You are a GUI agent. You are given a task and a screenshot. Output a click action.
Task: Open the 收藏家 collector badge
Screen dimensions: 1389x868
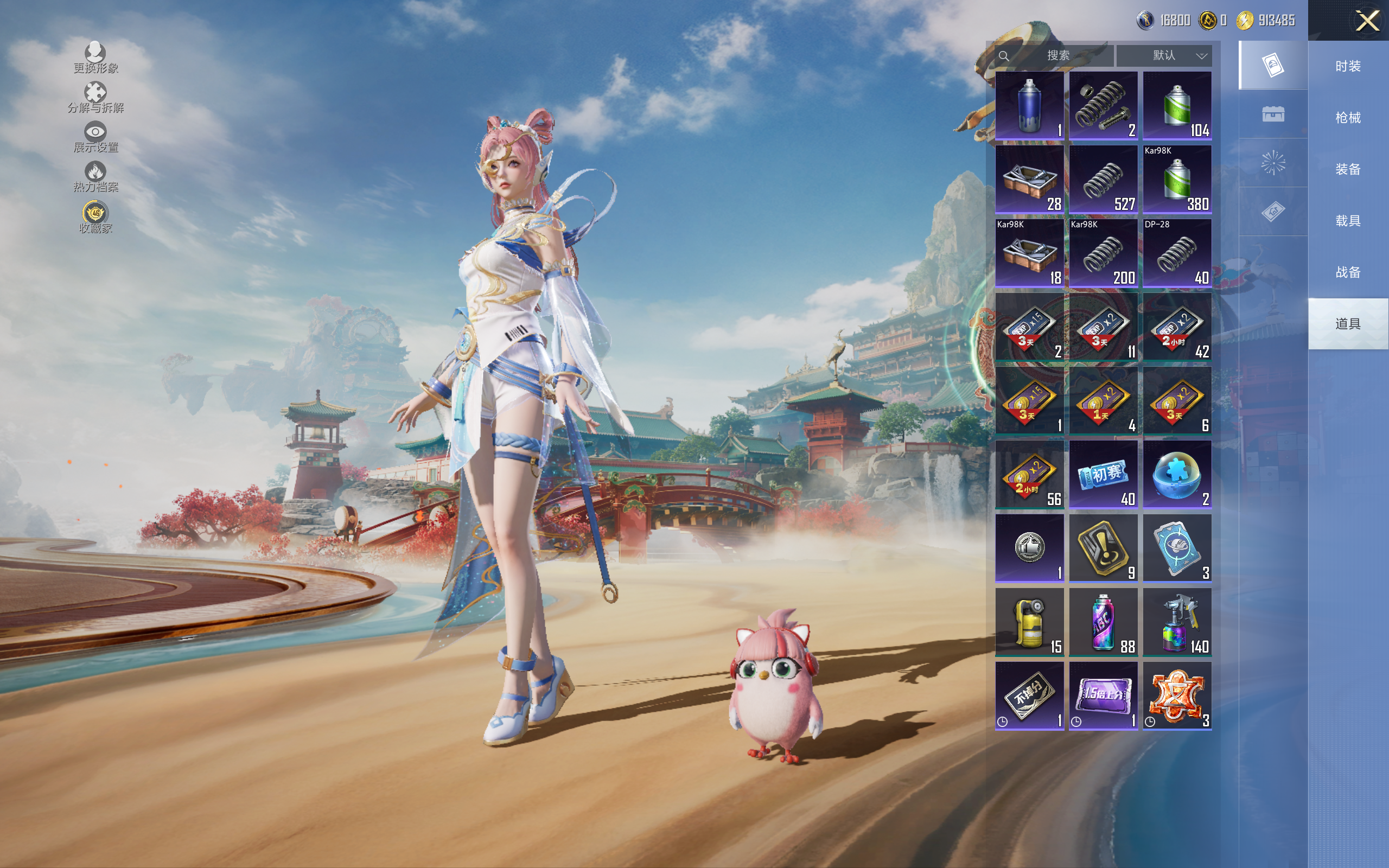(95, 217)
